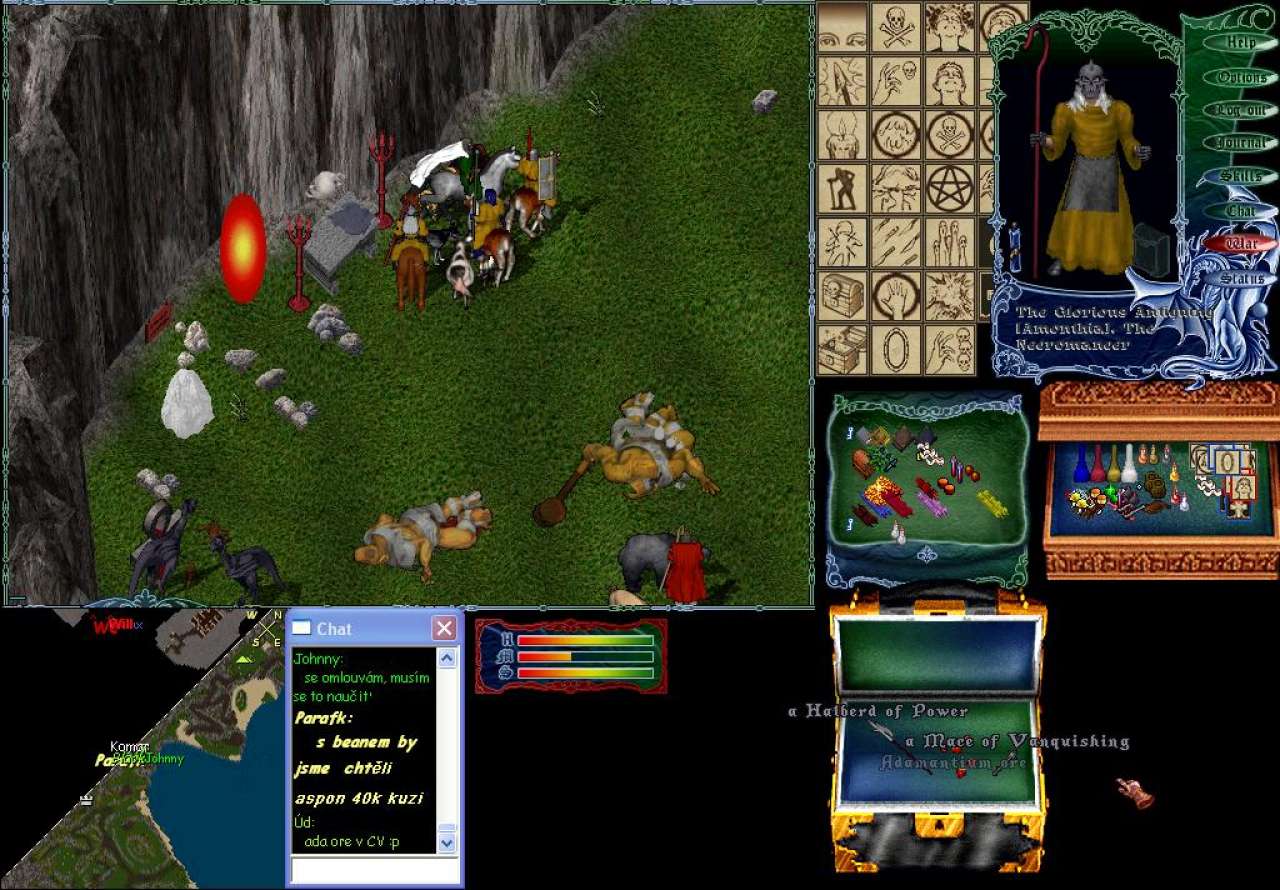
Task: Close the Chat window
Action: pyautogui.click(x=444, y=628)
